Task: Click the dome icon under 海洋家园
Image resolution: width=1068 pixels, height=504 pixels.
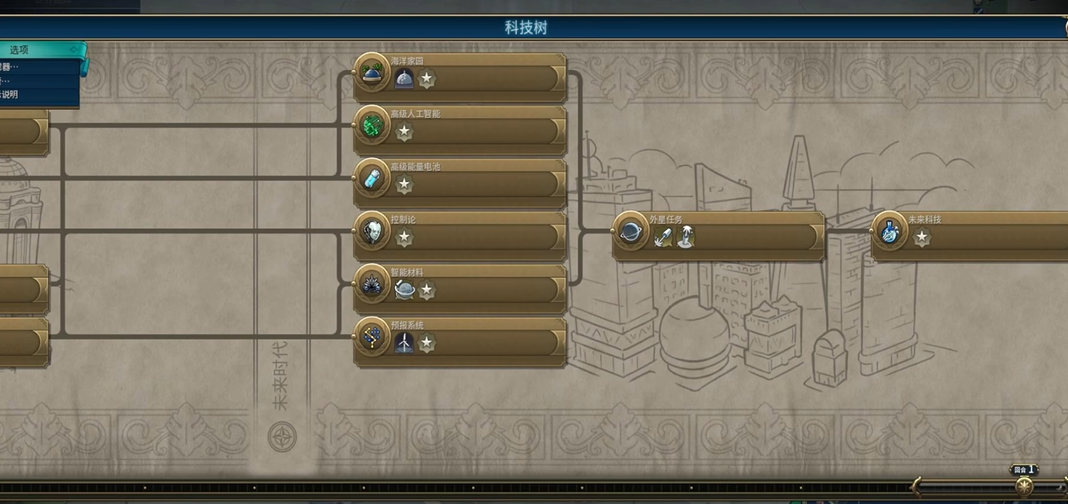Action: [x=404, y=79]
